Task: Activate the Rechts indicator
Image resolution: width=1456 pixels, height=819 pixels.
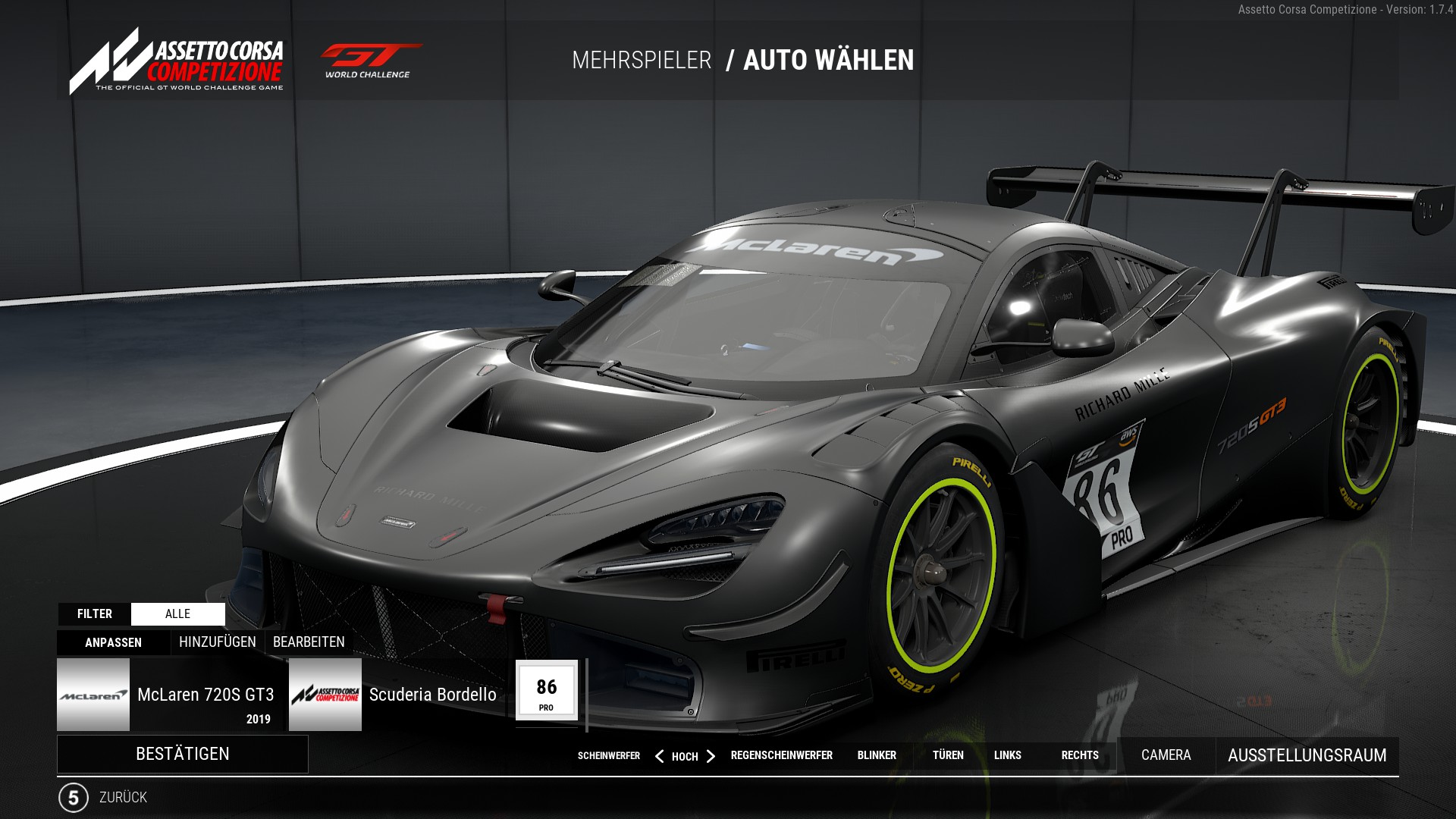Action: (1080, 755)
